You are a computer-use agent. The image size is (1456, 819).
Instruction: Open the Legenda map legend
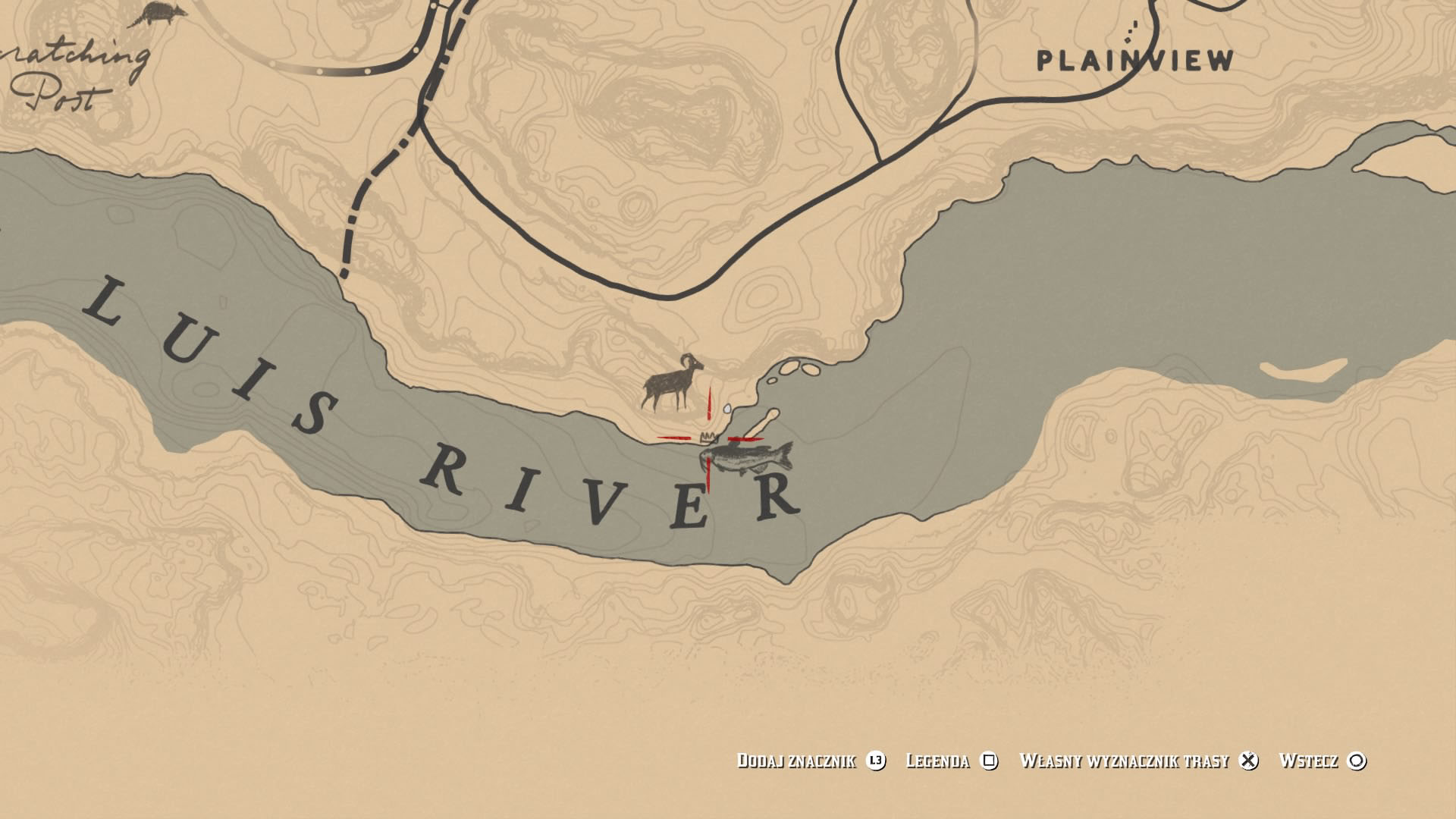tap(951, 761)
